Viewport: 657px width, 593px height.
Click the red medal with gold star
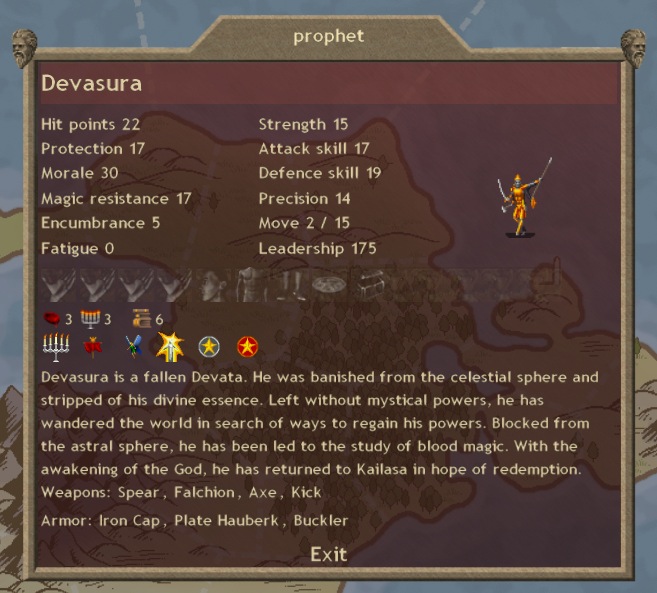246,347
